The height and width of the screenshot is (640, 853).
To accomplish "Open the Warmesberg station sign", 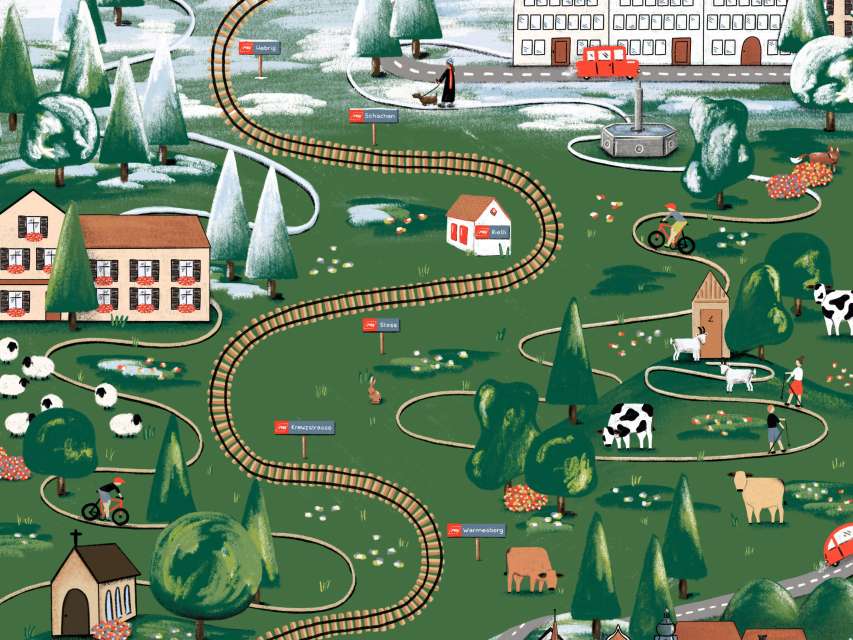I will 476,530.
